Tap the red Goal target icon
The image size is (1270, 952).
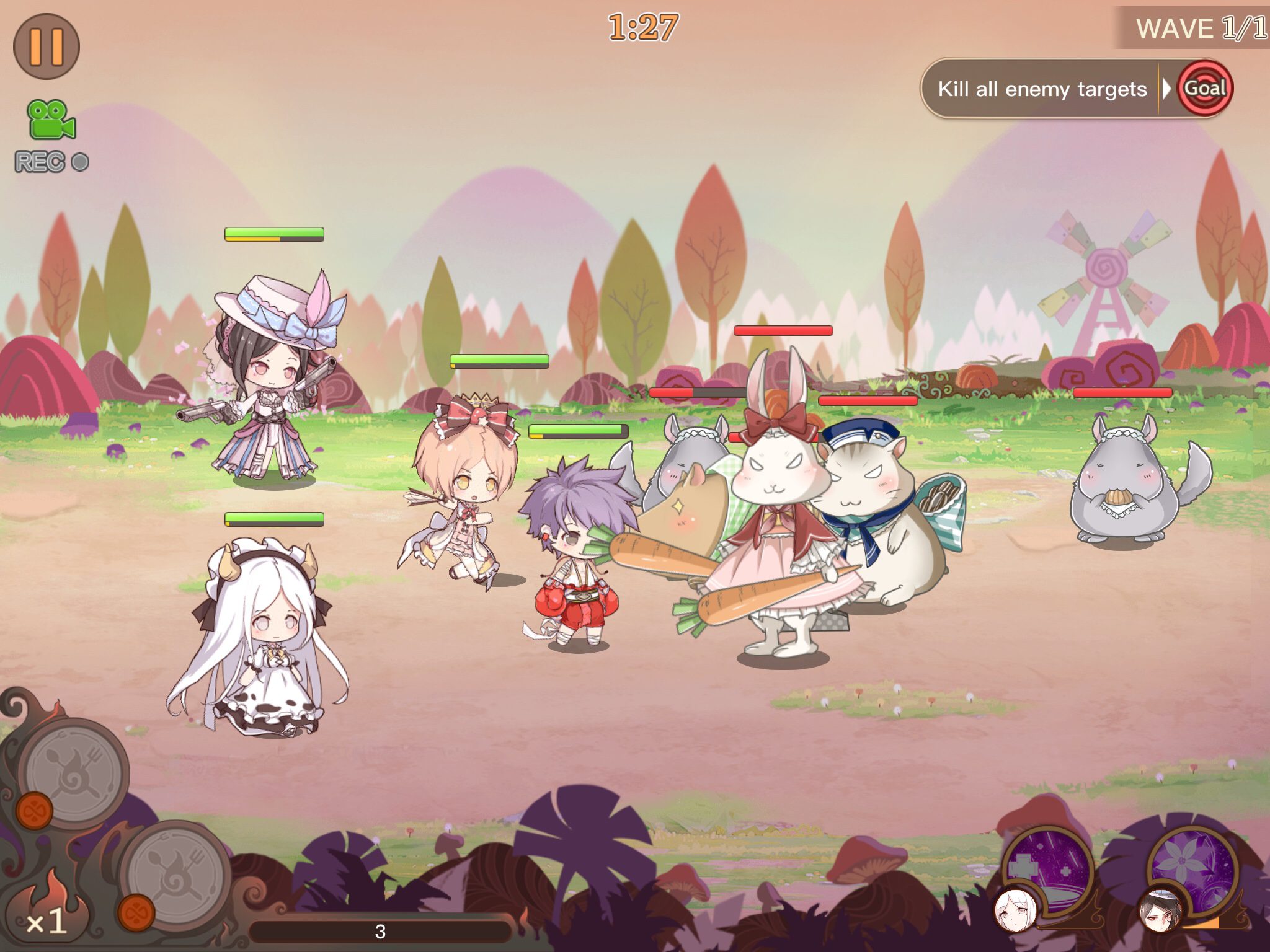[x=1205, y=89]
